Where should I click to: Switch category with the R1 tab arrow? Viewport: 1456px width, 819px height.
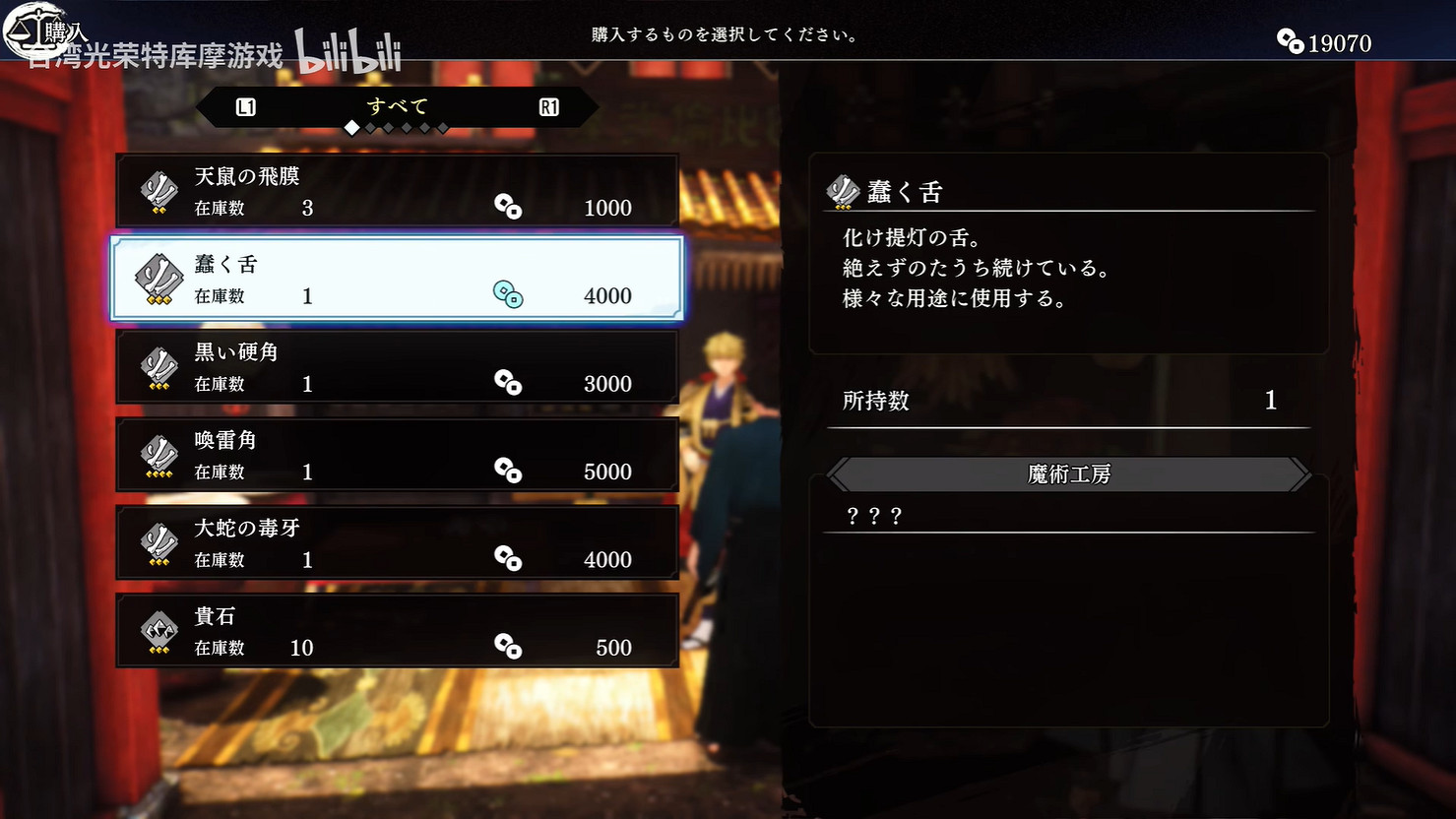click(548, 106)
